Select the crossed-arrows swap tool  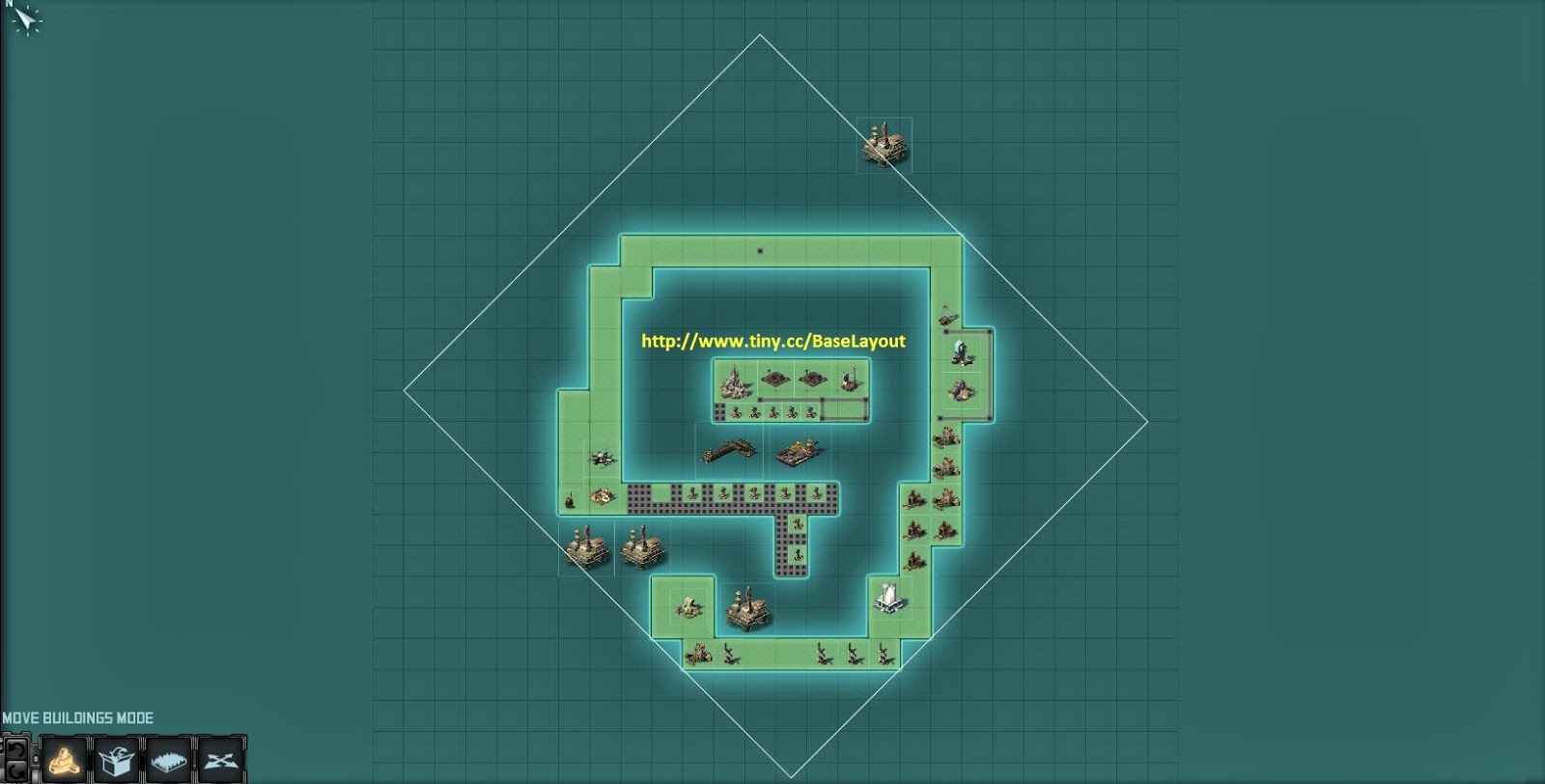click(220, 761)
